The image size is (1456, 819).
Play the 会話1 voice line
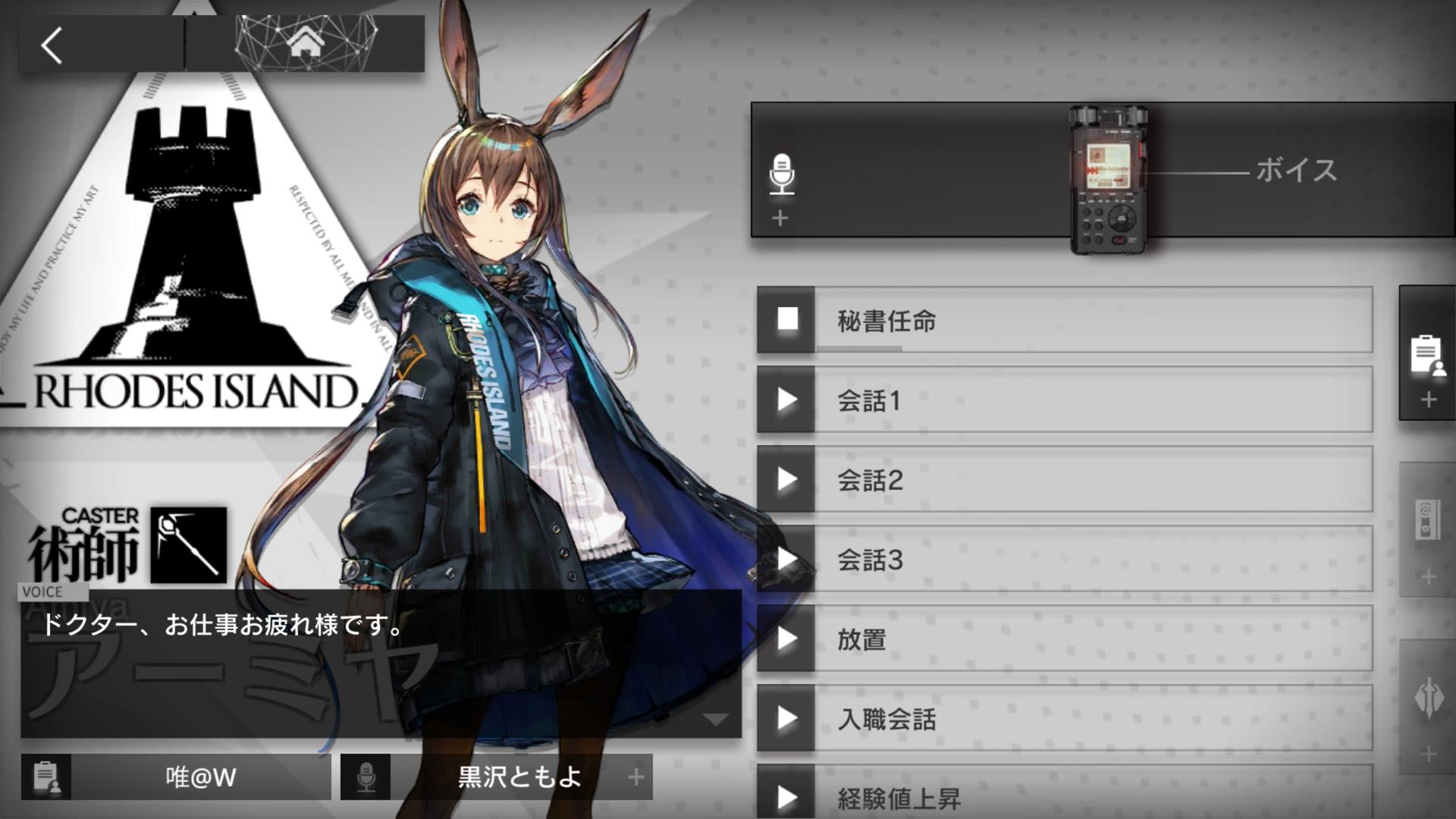click(786, 400)
